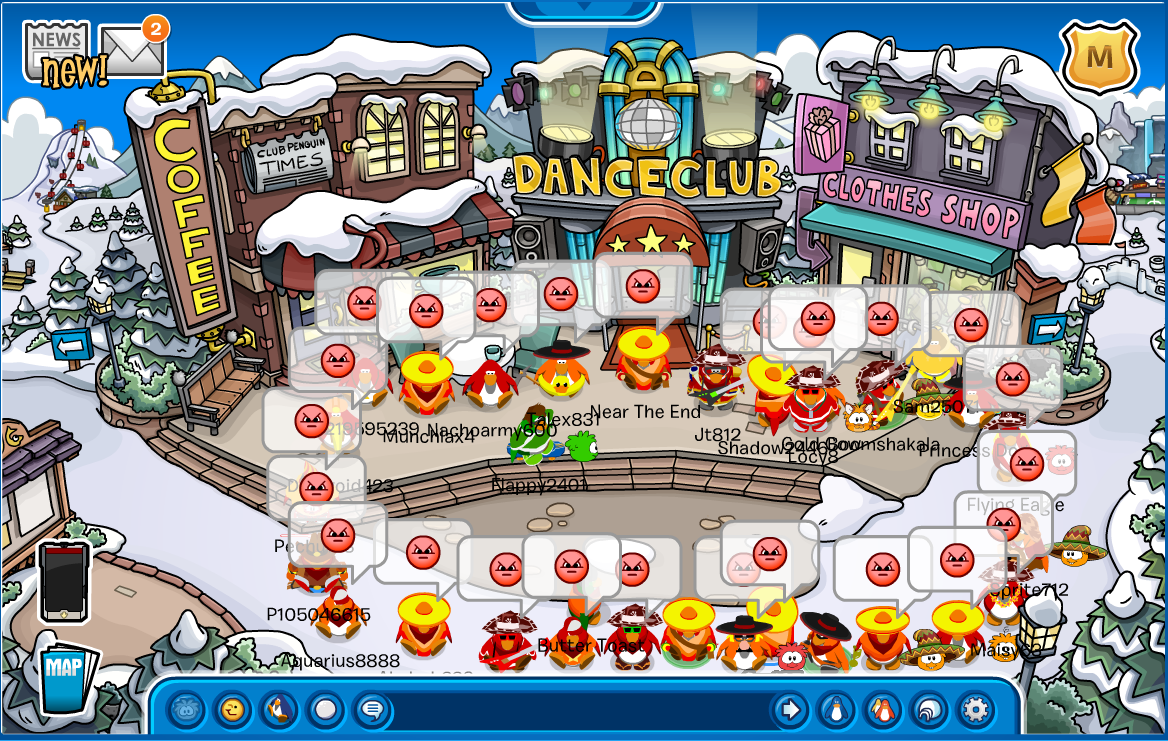The height and width of the screenshot is (741, 1168).
Task: Send the chat message with the arrow button
Action: (790, 711)
